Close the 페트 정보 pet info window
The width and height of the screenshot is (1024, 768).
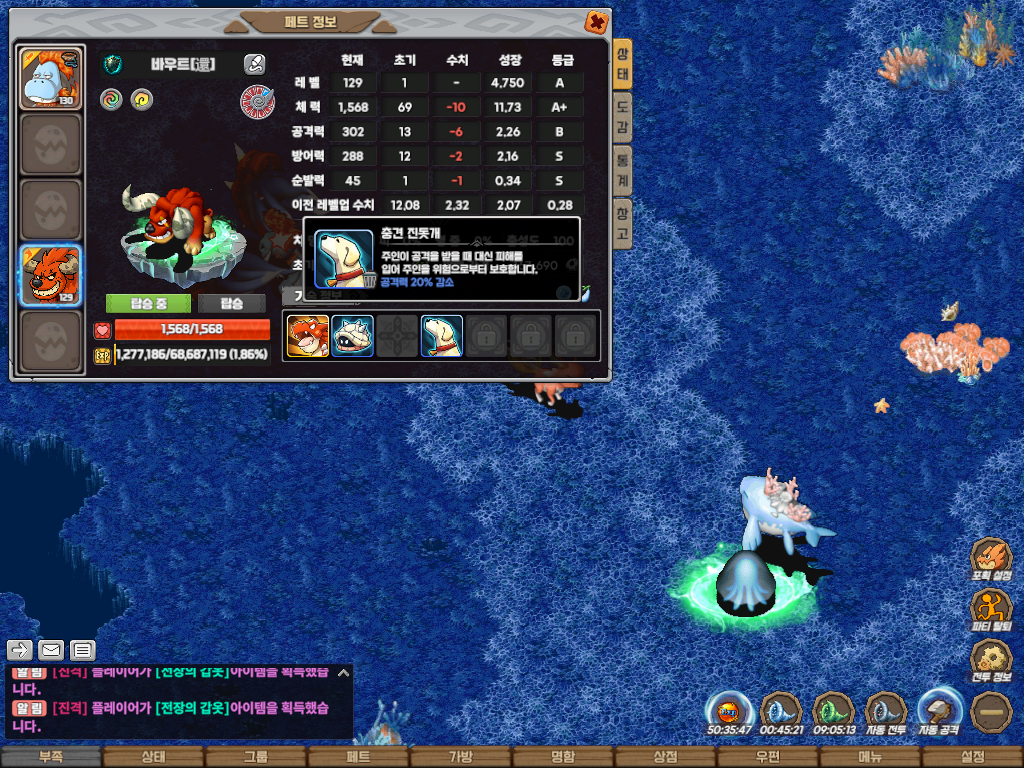(596, 21)
